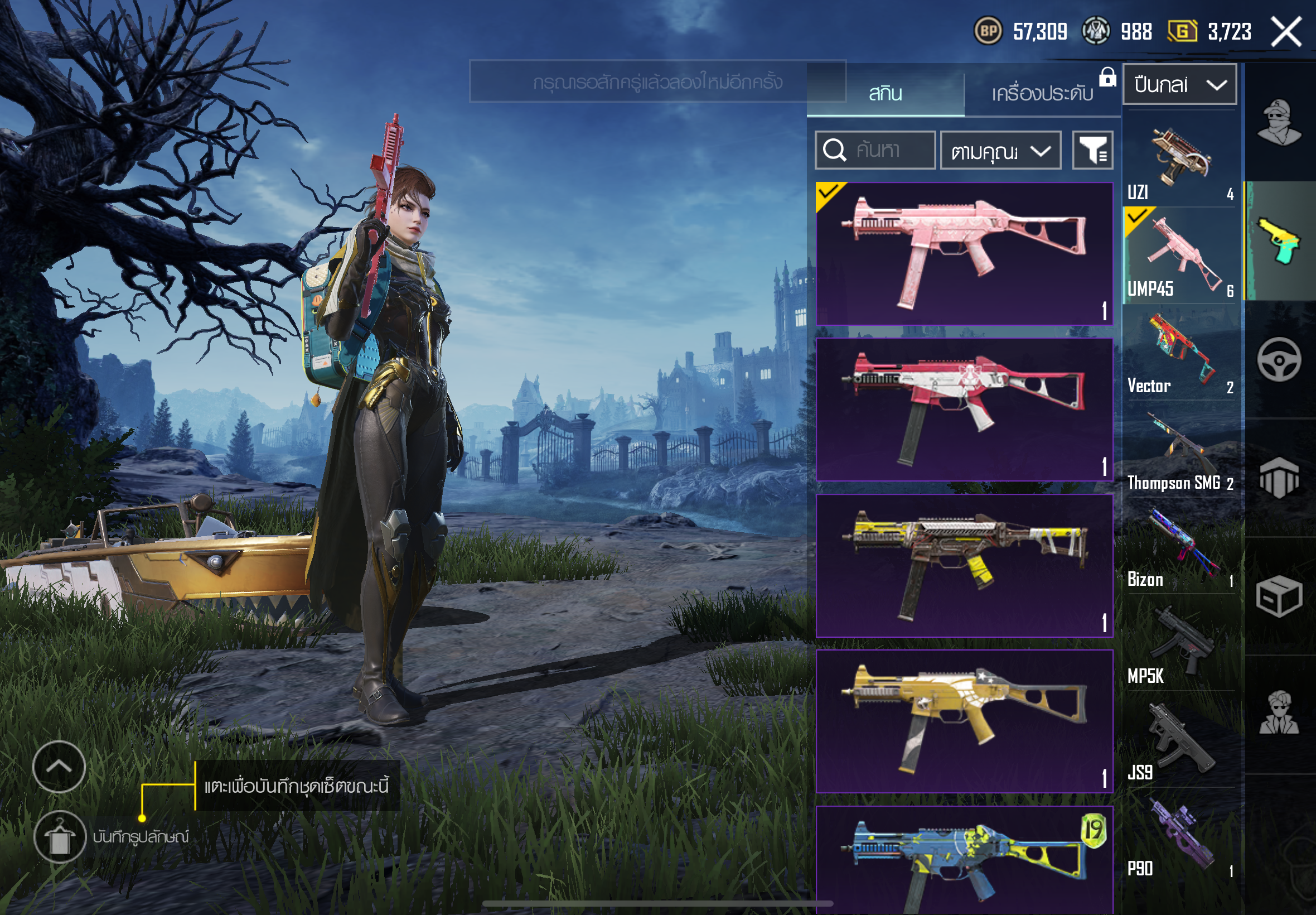Save current outfit with hanger button
The image size is (1316, 915).
(60, 837)
